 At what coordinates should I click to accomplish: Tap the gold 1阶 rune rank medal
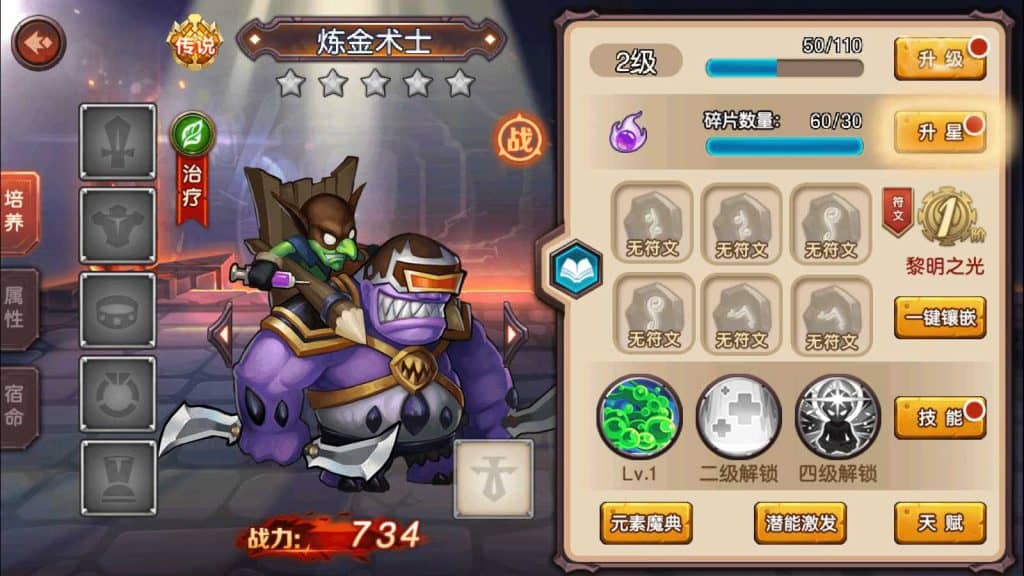[946, 216]
